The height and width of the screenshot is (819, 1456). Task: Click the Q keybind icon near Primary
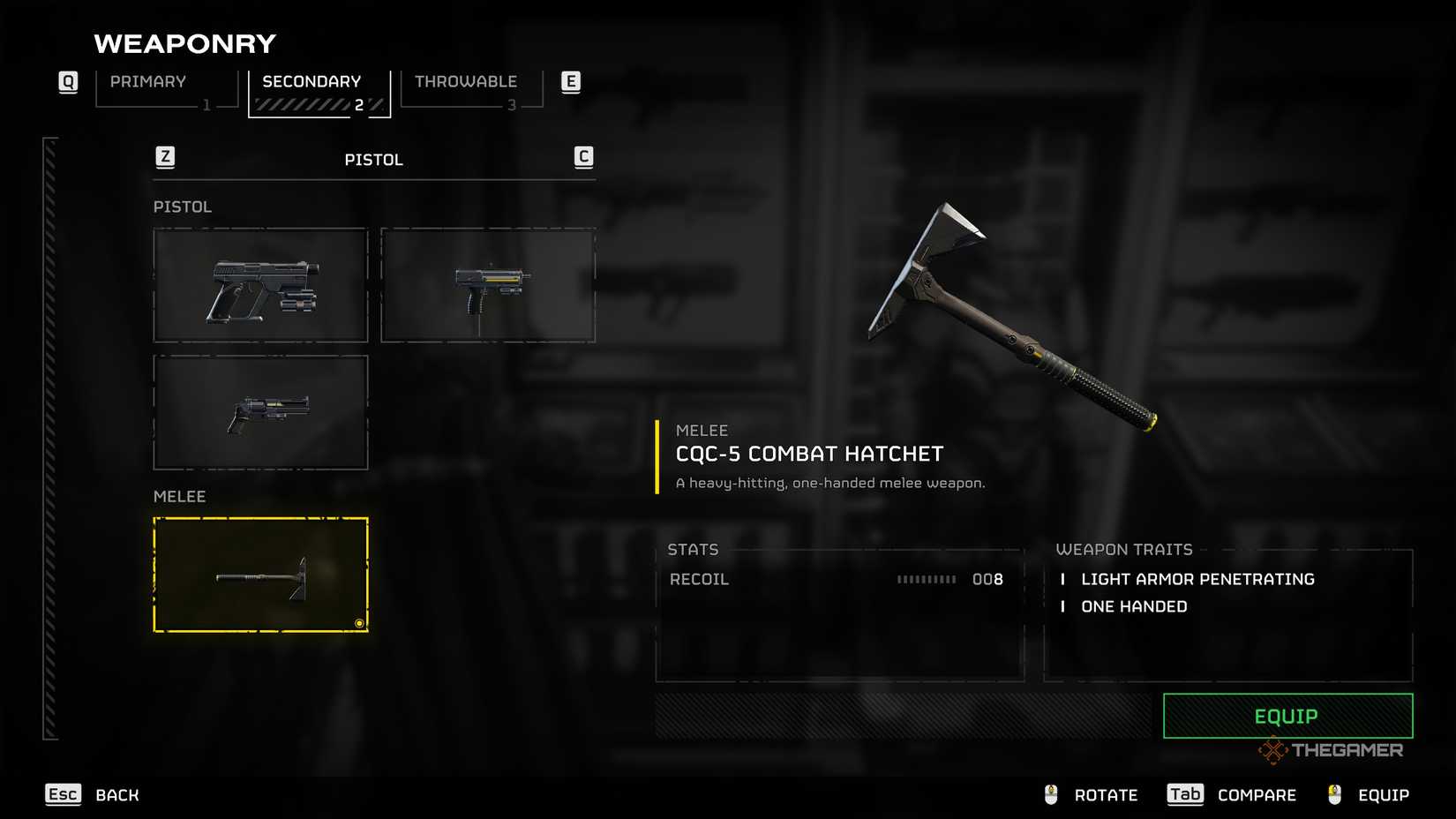pos(67,81)
